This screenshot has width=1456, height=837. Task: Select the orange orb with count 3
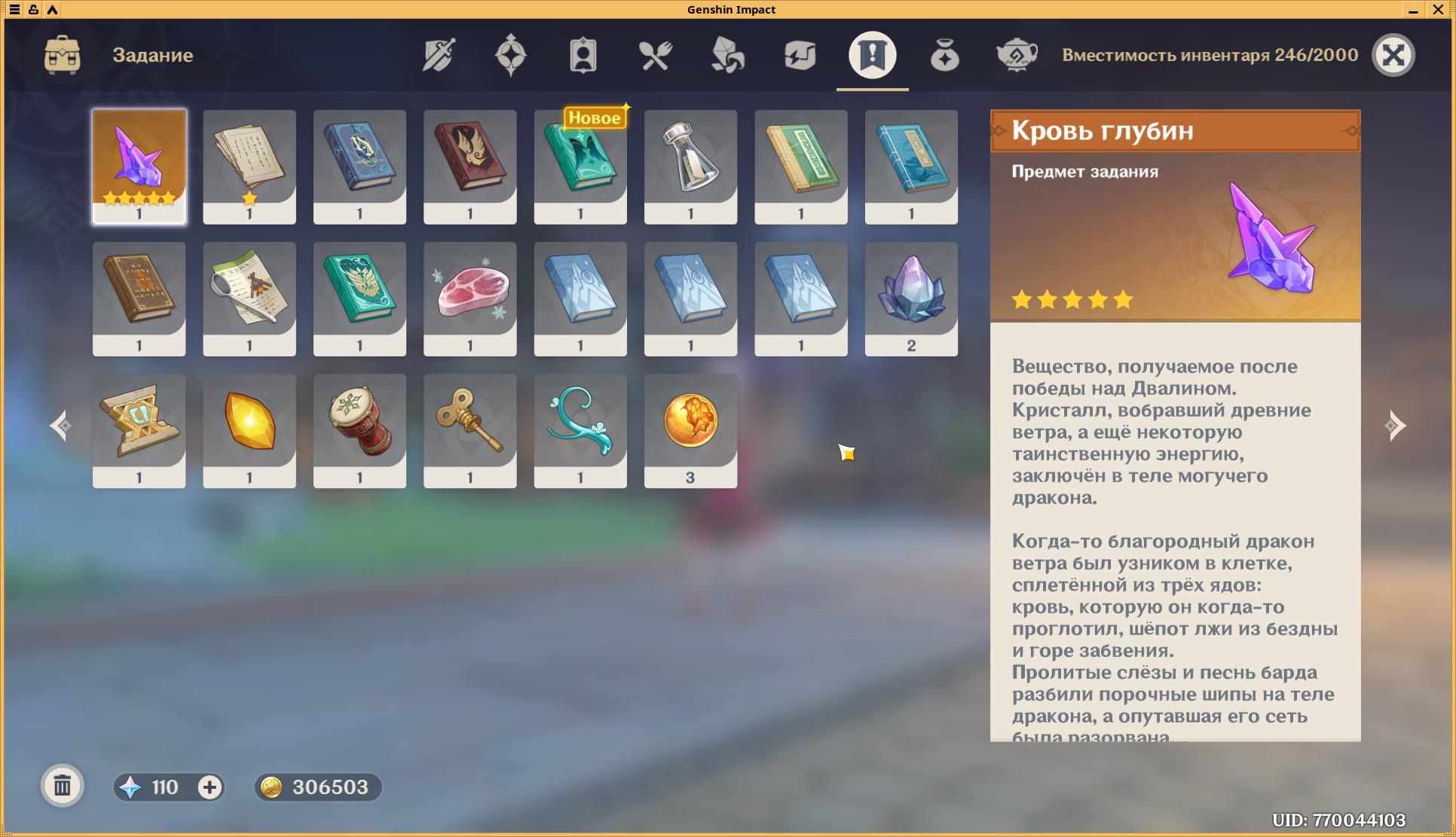click(690, 430)
